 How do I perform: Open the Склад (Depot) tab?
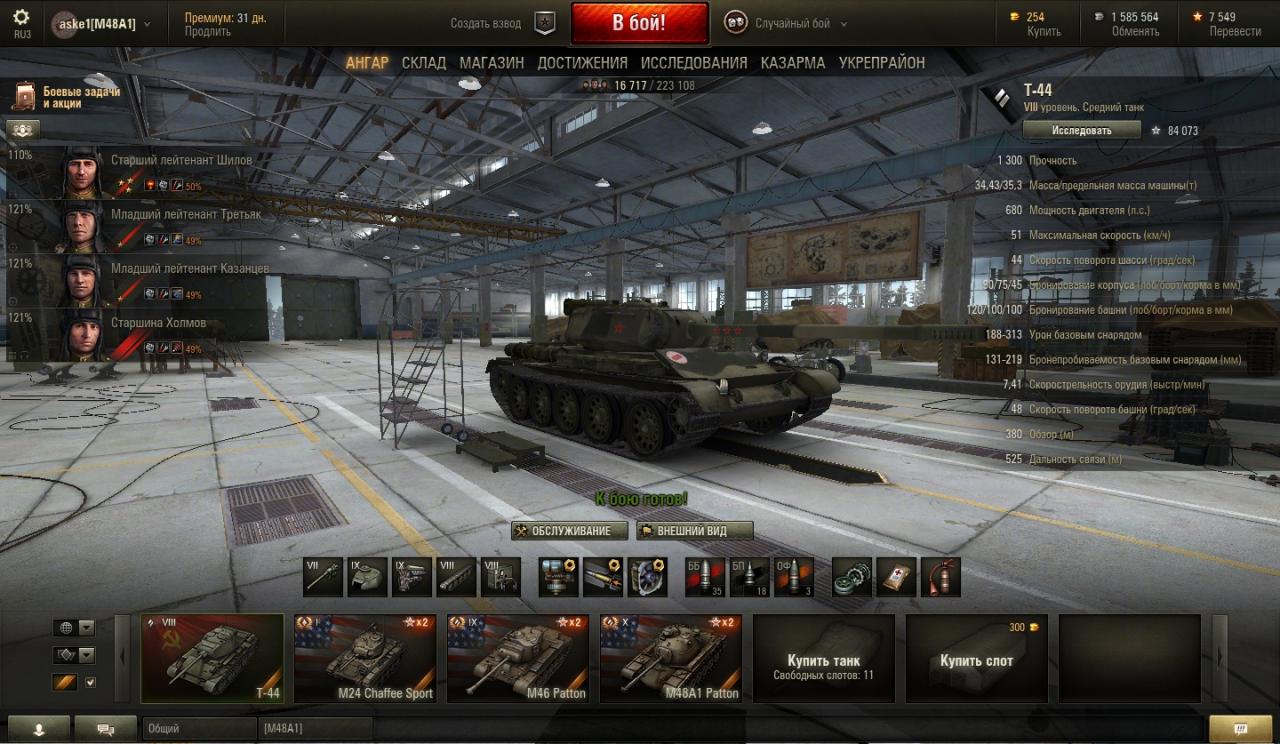[x=424, y=62]
